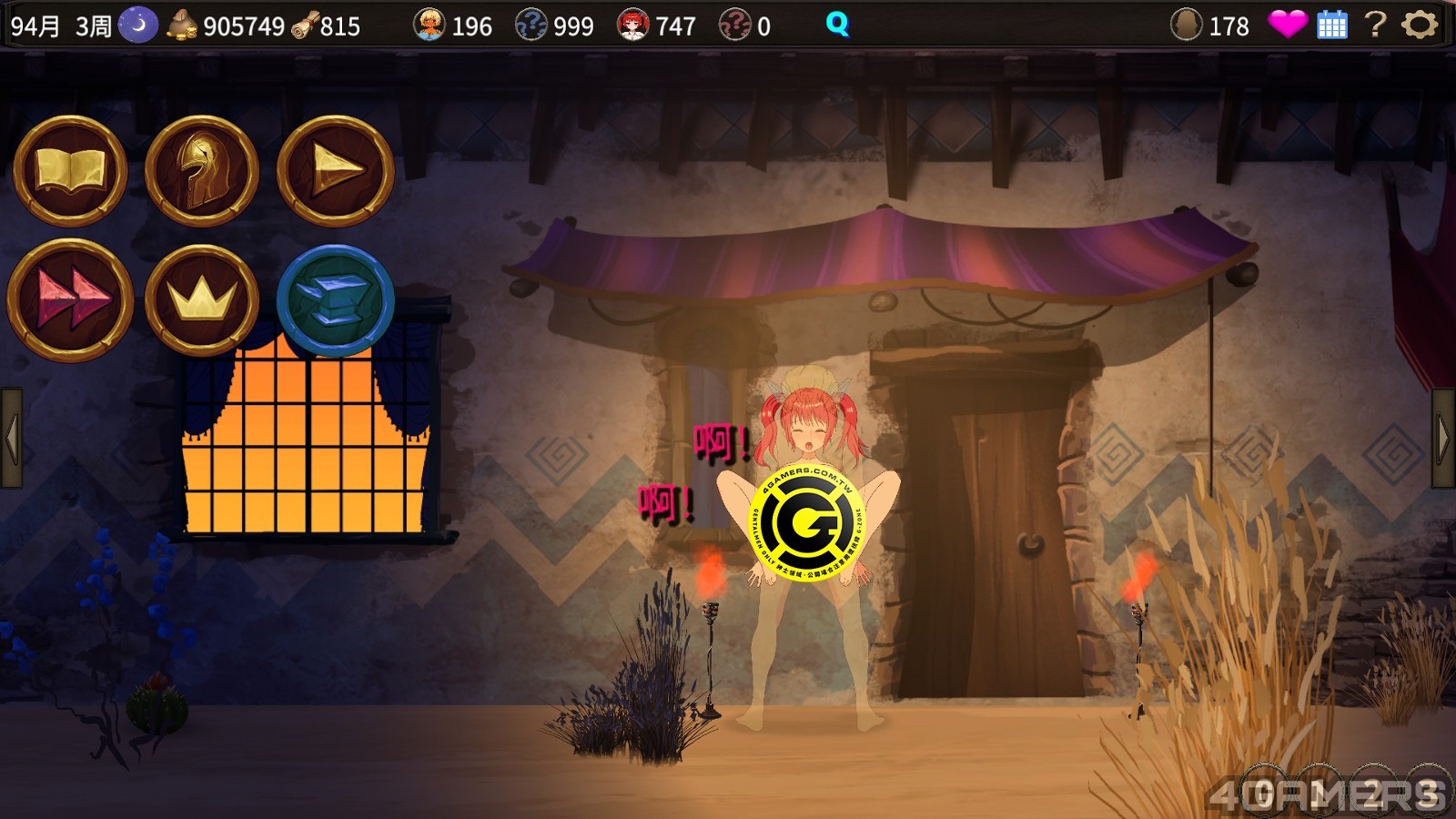This screenshot has height=819, width=1456.
Task: Select the blue anvil button
Action: (335, 299)
